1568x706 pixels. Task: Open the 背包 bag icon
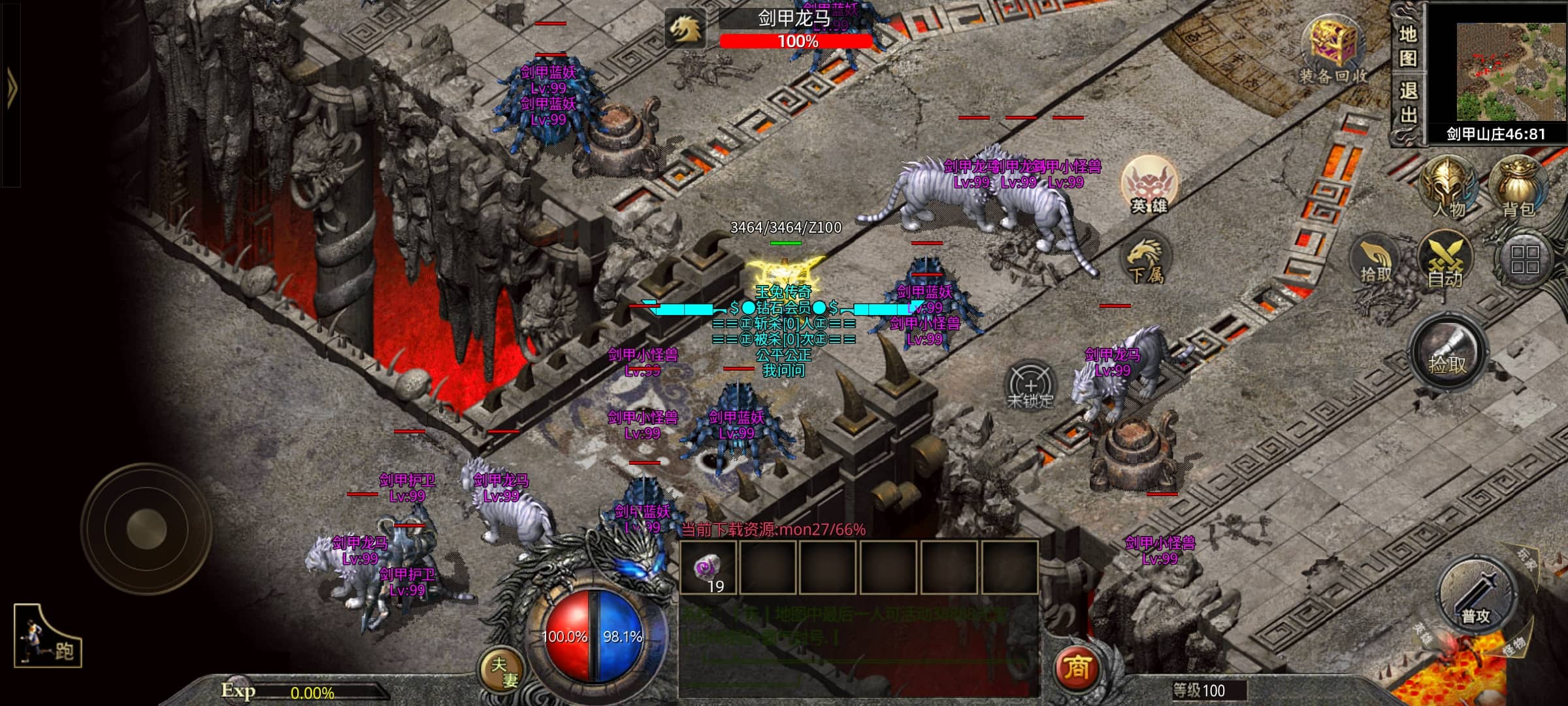click(x=1518, y=187)
